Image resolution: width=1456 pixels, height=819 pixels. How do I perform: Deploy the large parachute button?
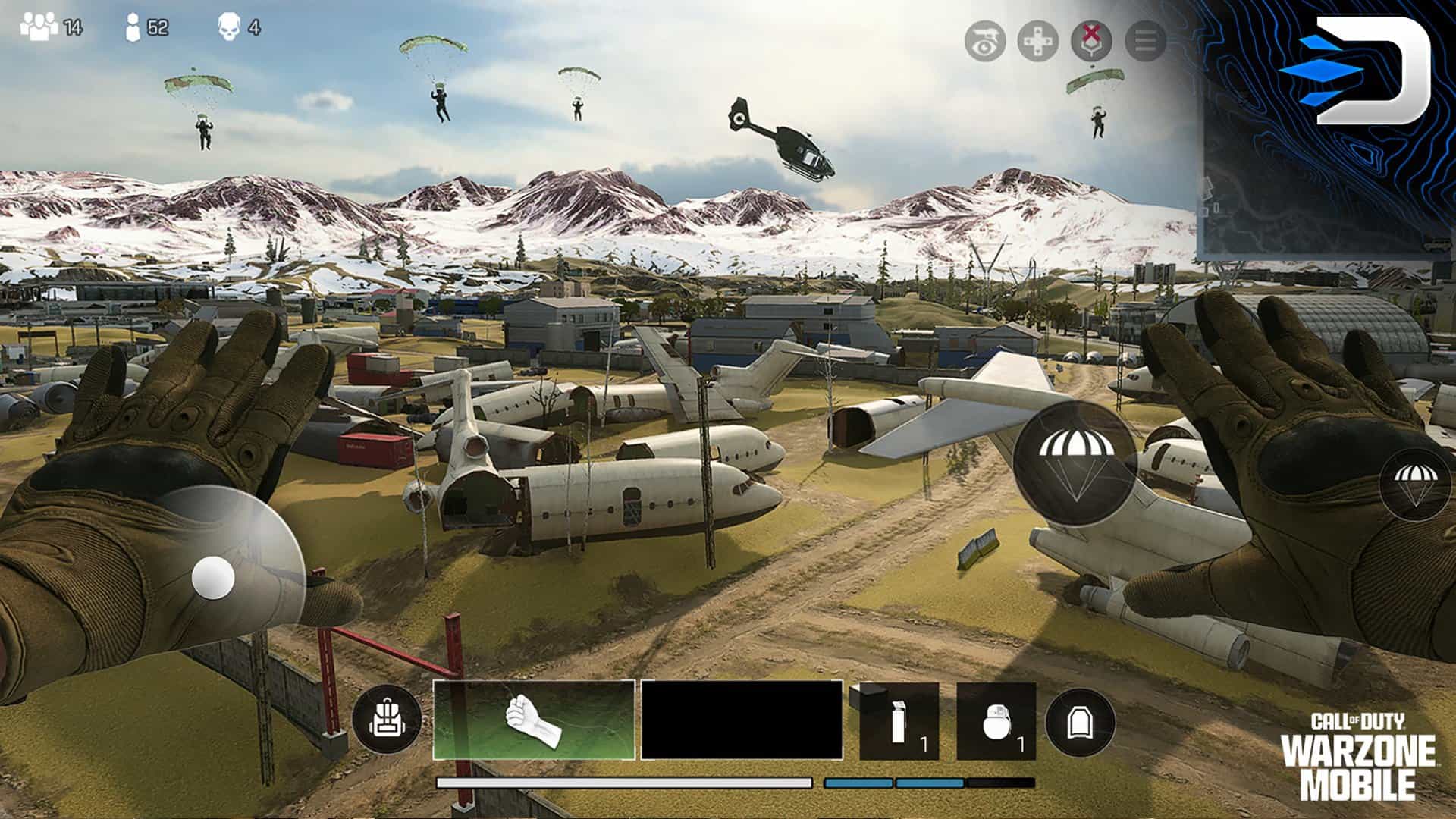click(1075, 464)
